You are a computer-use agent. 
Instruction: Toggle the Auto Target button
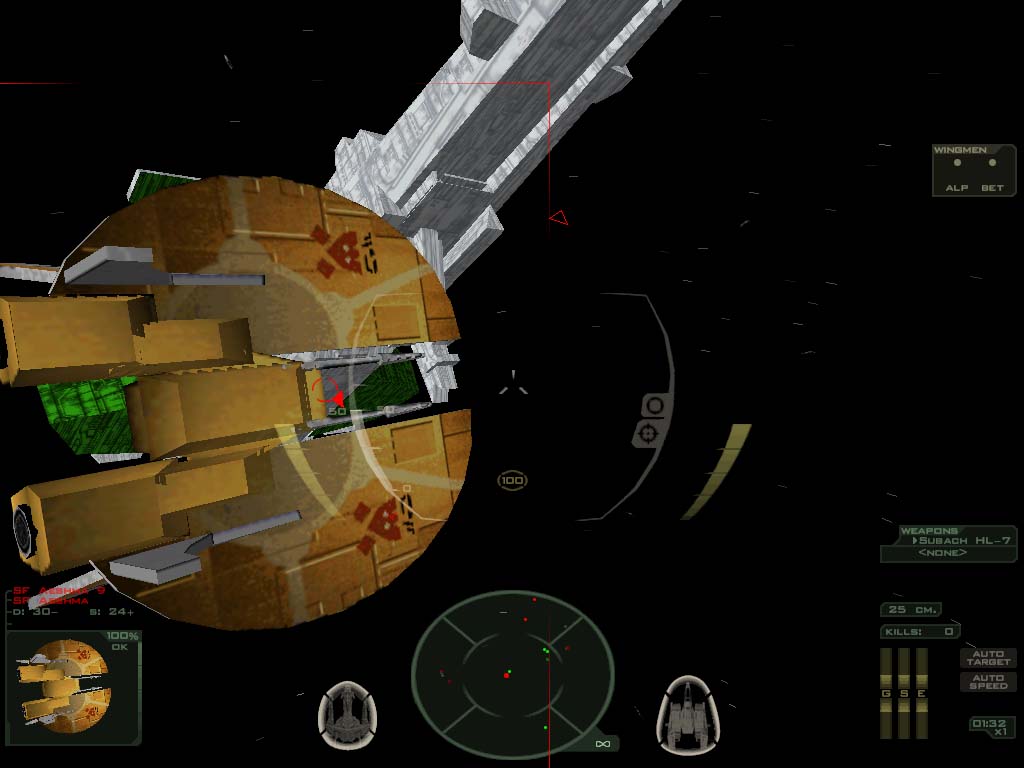click(989, 658)
